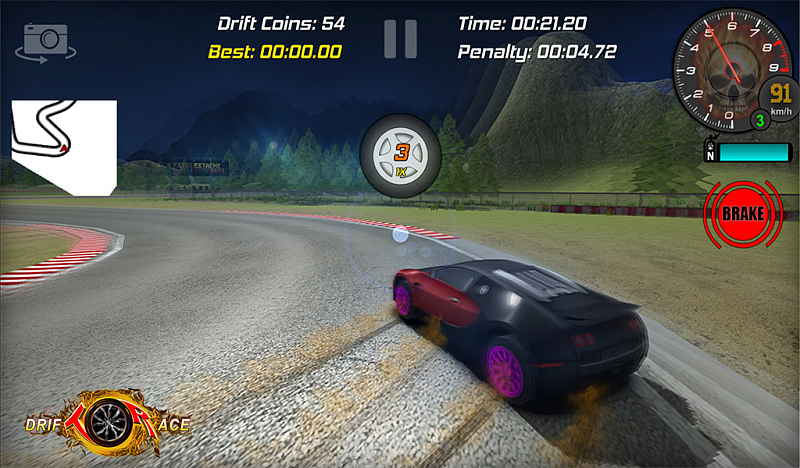Pause the race with the pause button
The width and height of the screenshot is (800, 468).
(x=400, y=38)
